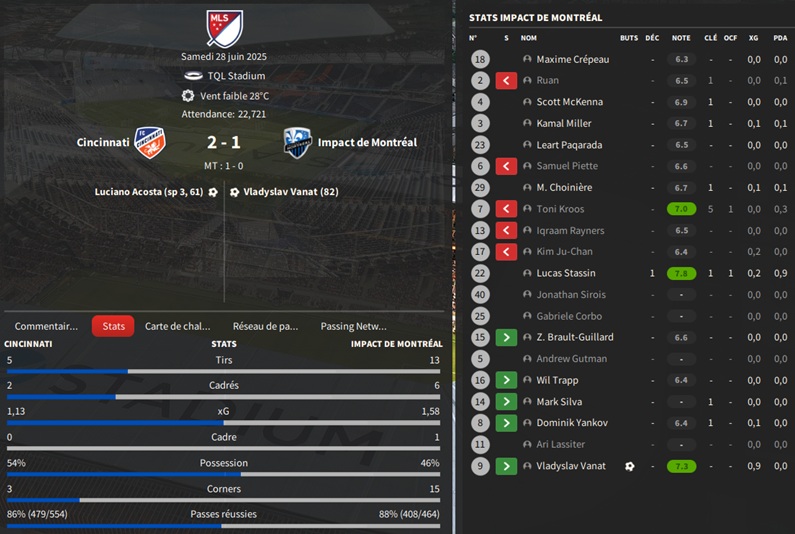Open the Carte de chaleur tab
This screenshot has height=534, width=795.
pyautogui.click(x=178, y=326)
